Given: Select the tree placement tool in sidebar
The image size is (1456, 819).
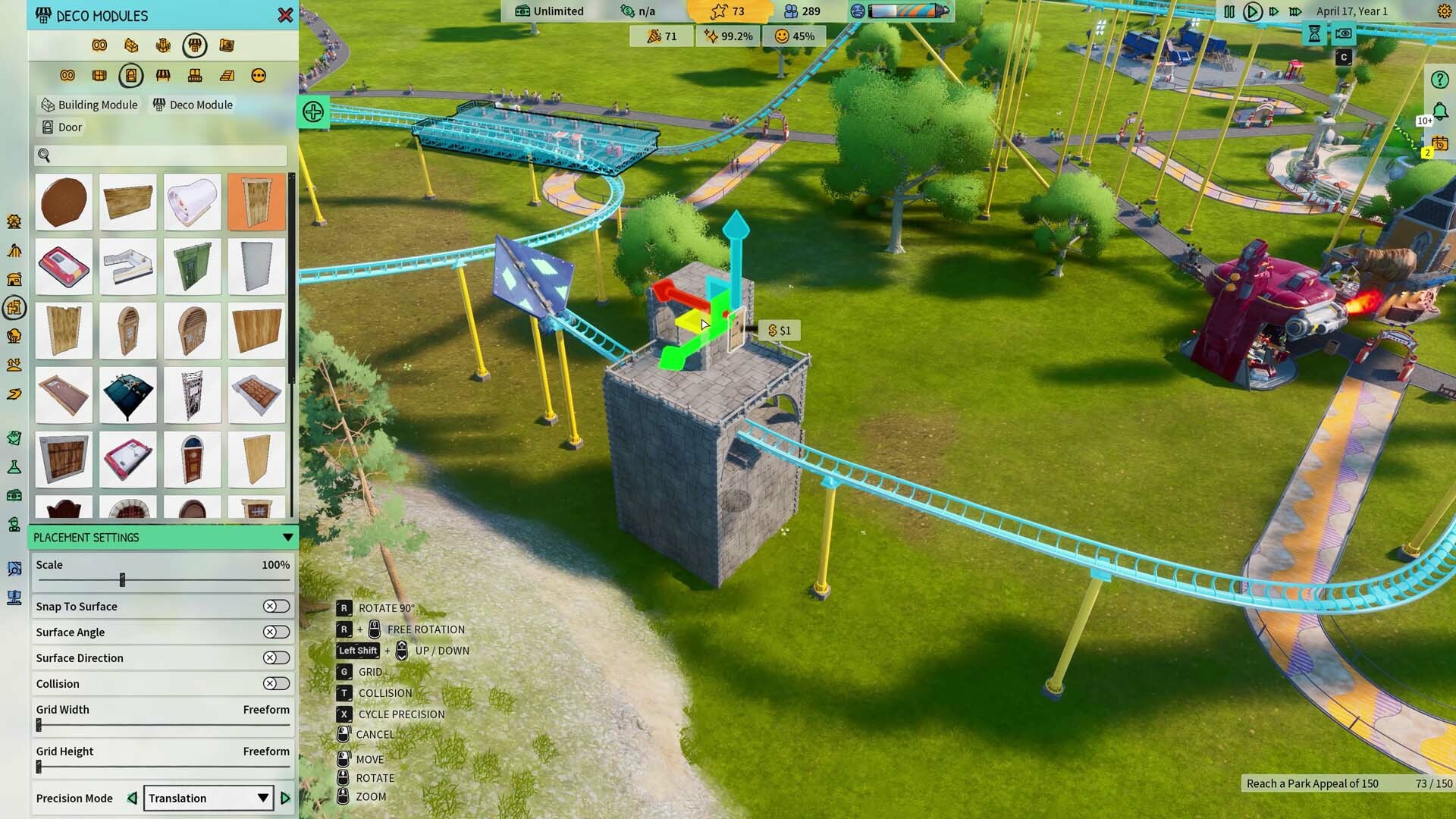Looking at the screenshot, I should (12, 336).
